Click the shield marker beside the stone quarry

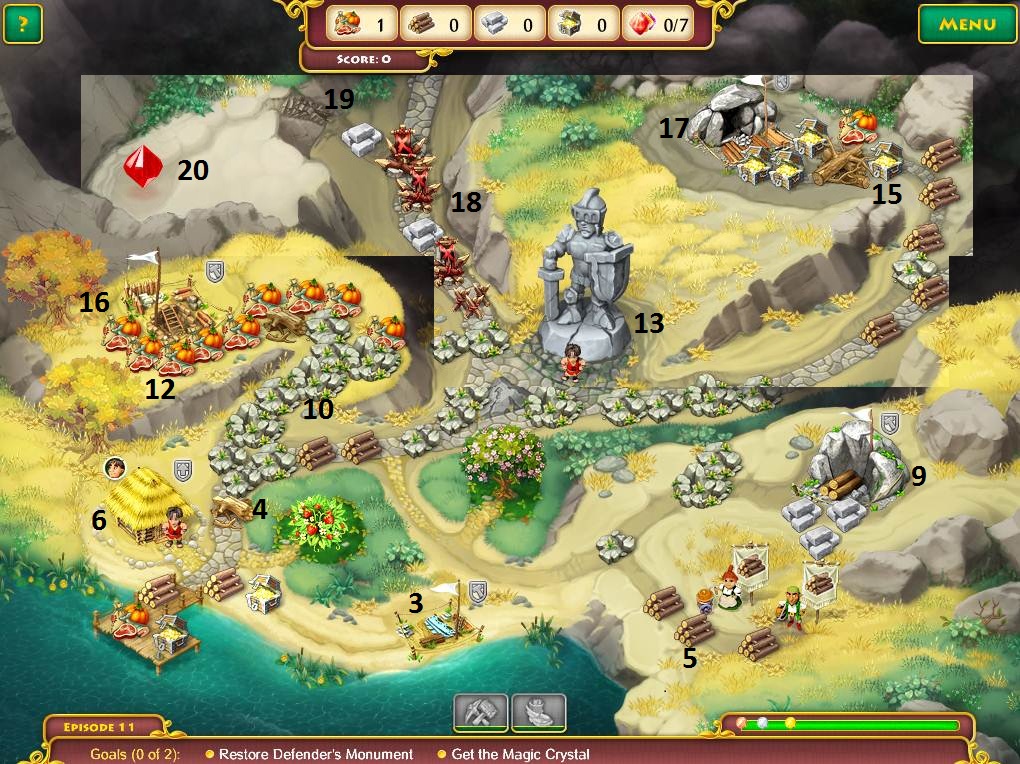pyautogui.click(x=888, y=424)
